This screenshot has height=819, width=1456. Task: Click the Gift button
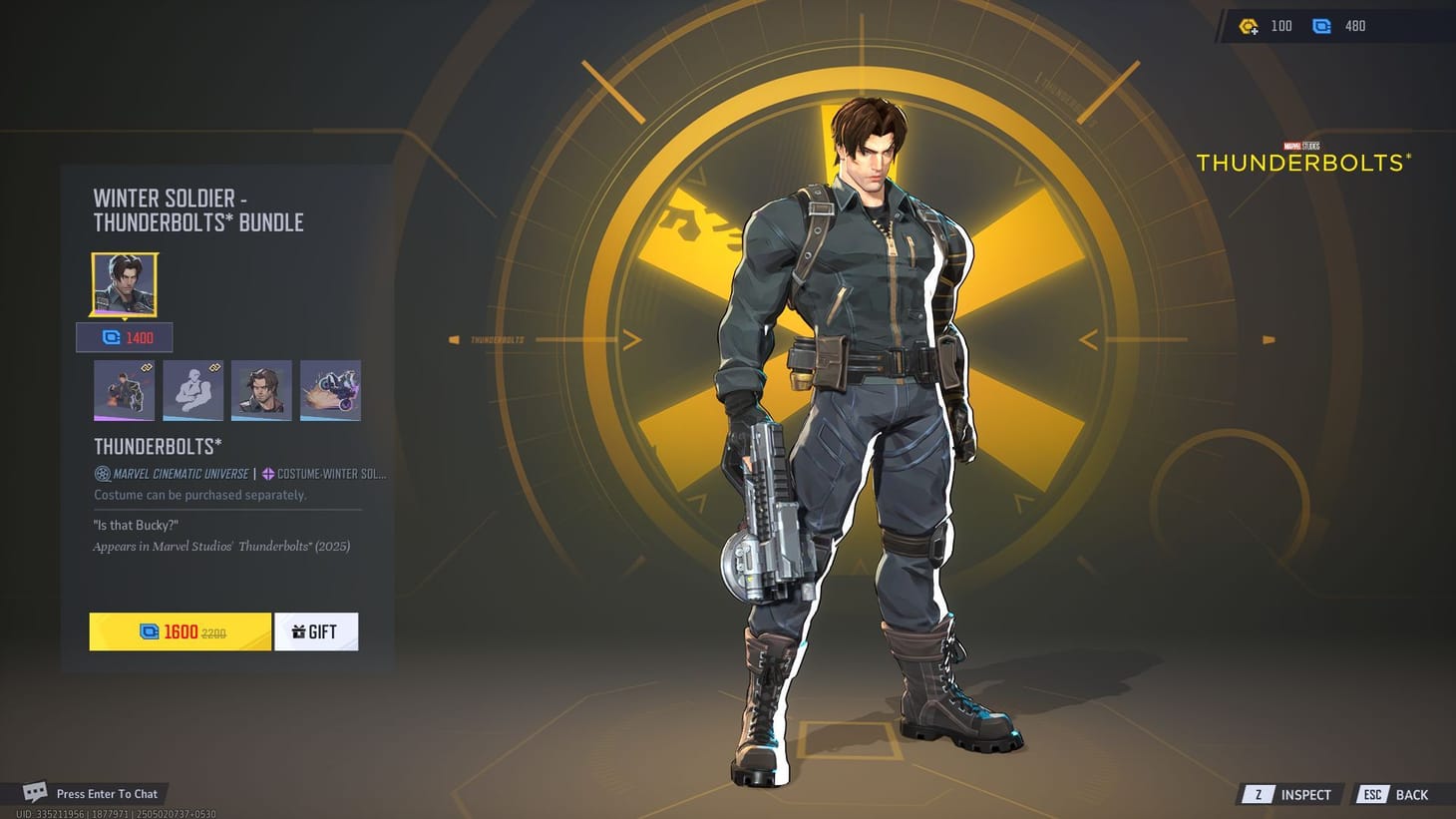click(x=316, y=630)
